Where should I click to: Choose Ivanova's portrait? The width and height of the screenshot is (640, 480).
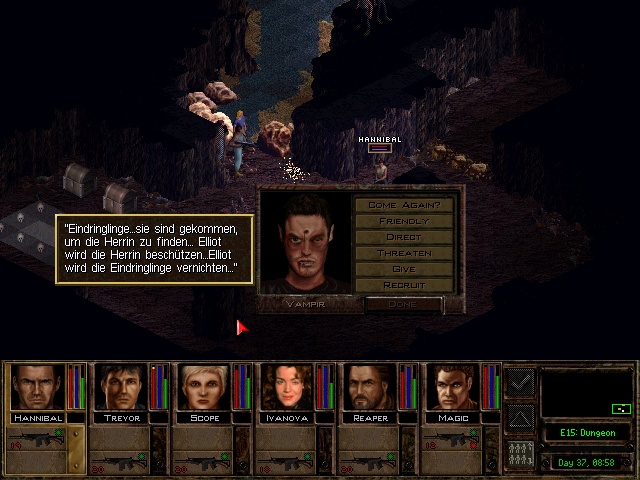click(286, 387)
